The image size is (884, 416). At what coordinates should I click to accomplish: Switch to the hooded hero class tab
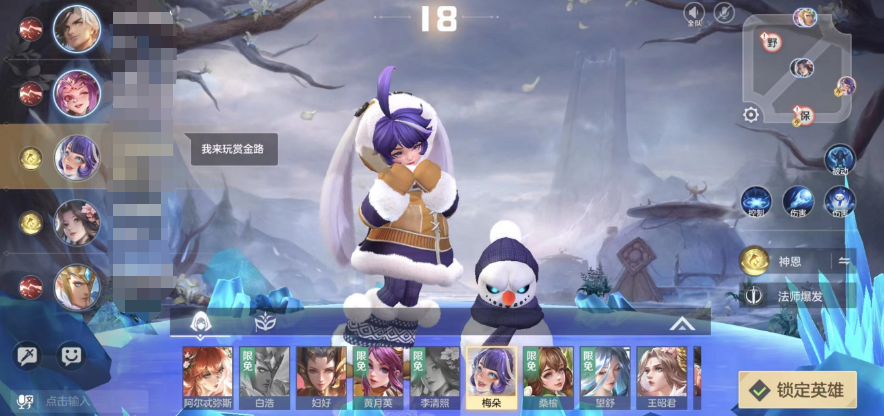point(200,322)
